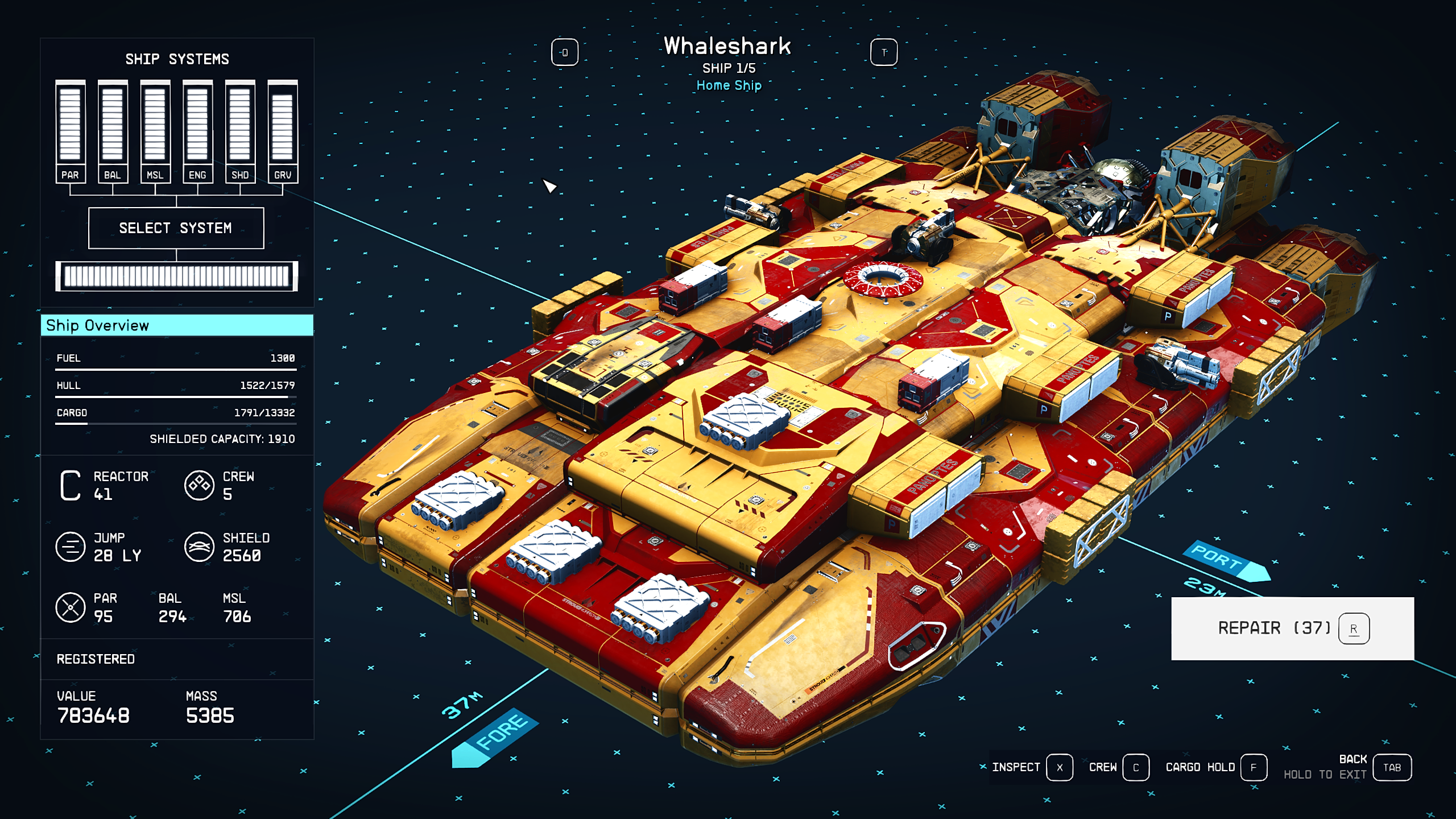The image size is (1456, 819).
Task: Open the Q rotation control
Action: point(564,51)
